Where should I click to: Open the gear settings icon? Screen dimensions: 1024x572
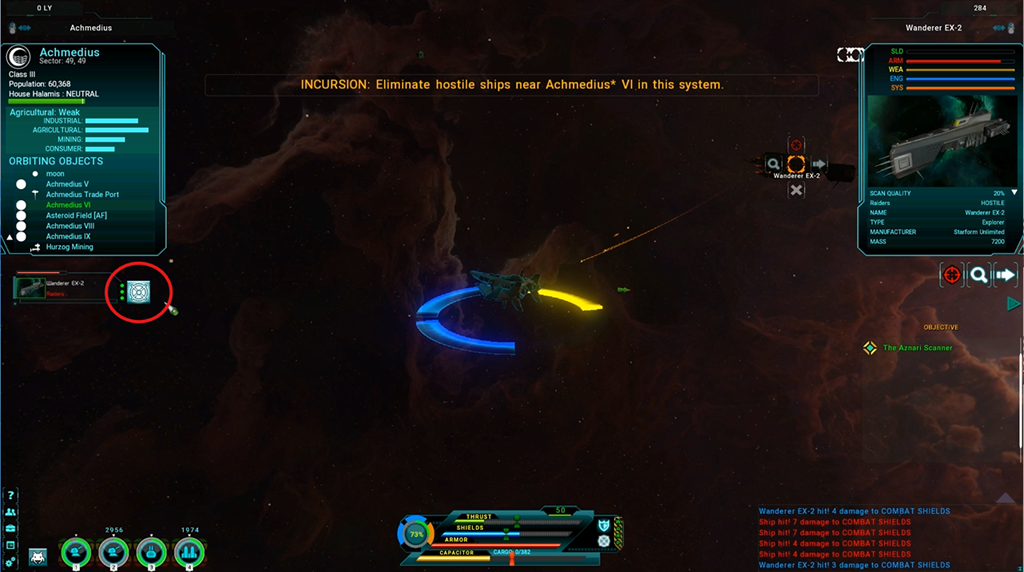click(11, 562)
